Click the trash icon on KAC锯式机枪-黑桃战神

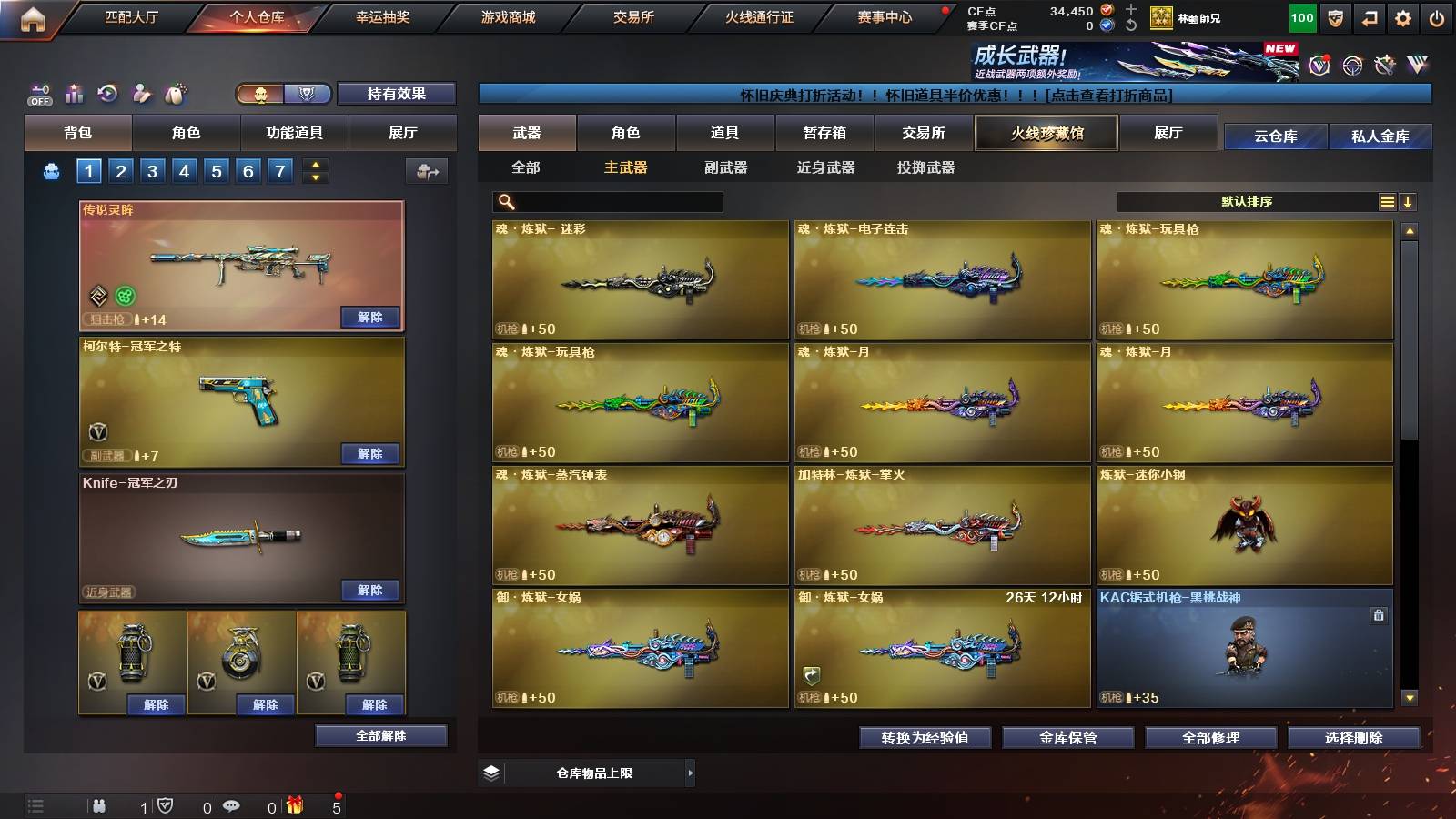tap(1377, 614)
